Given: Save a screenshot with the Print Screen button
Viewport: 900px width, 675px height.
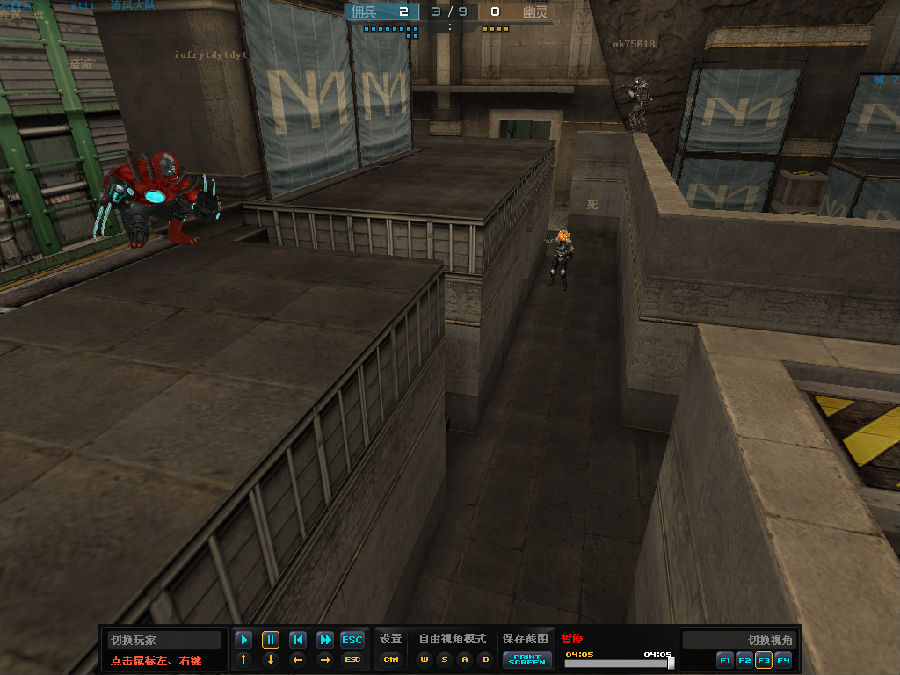Looking at the screenshot, I should tap(527, 659).
